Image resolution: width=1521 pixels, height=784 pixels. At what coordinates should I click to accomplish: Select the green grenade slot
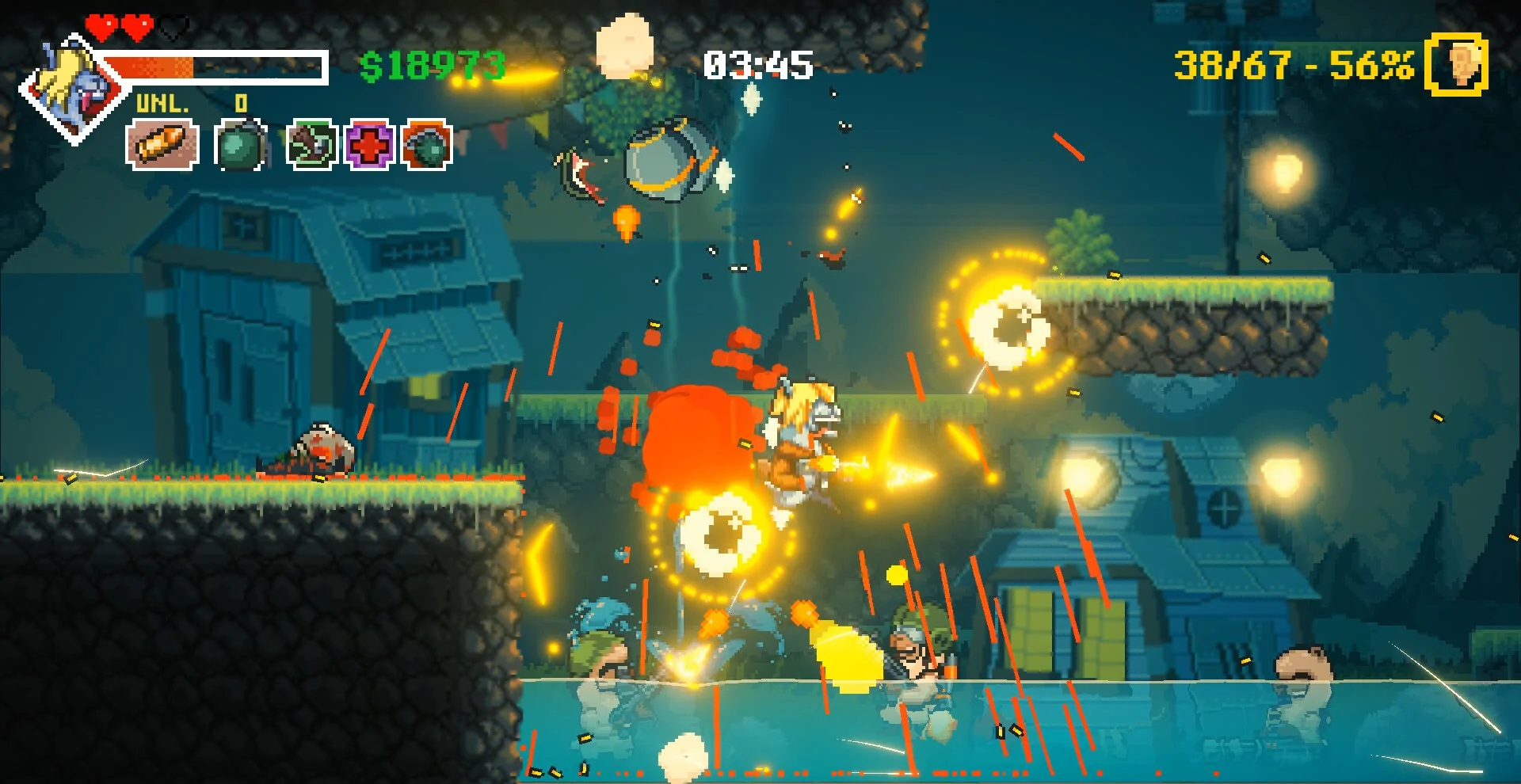tap(239, 145)
